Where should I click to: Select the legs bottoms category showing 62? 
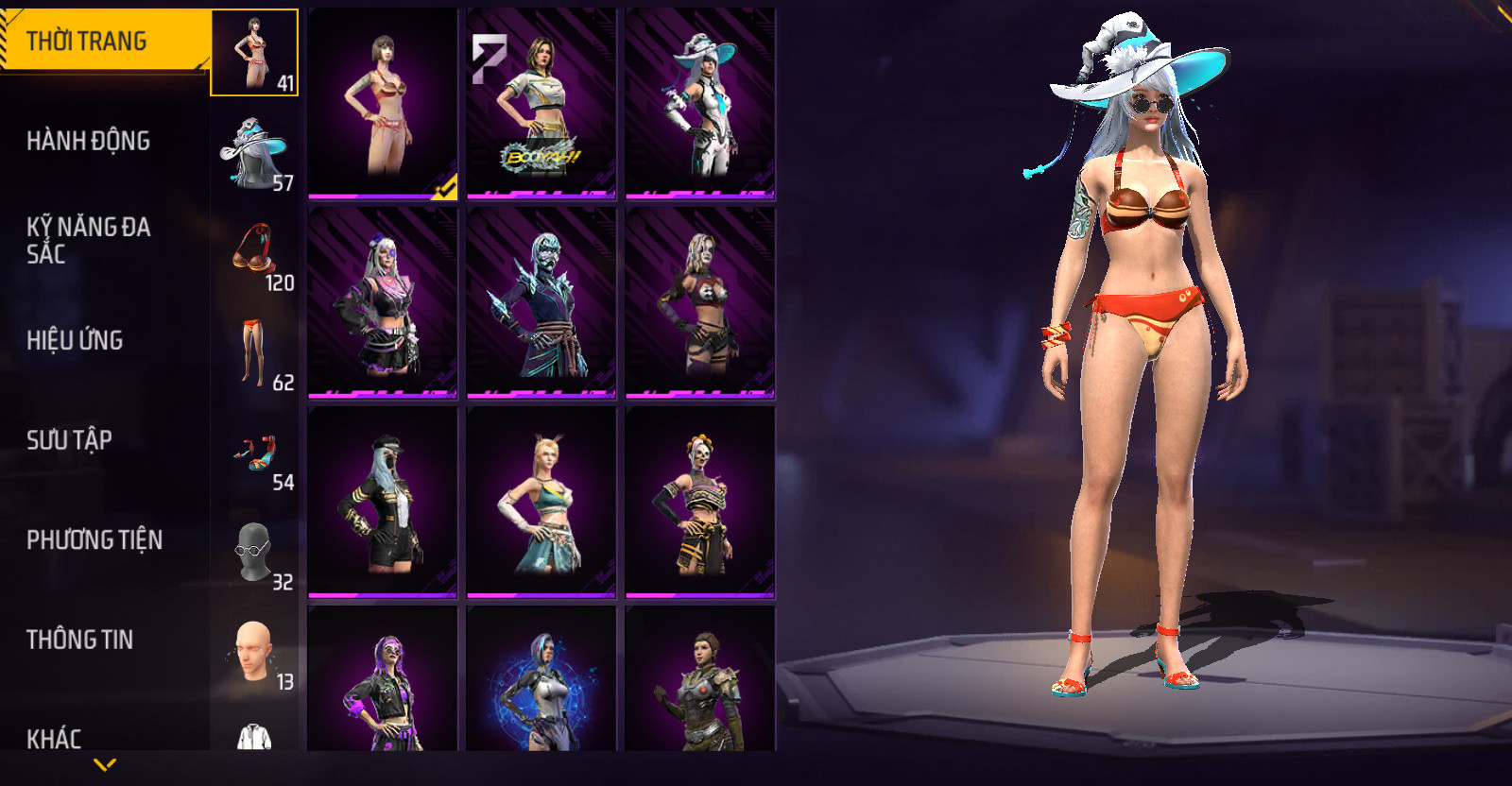coord(254,352)
